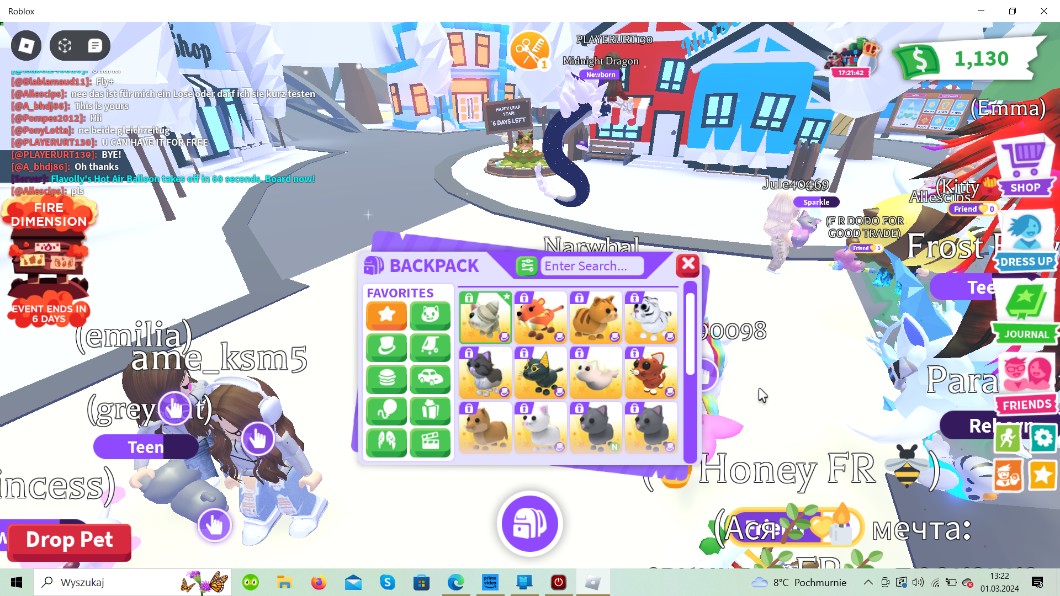
Task: Switch to the pets category
Action: coord(430,316)
